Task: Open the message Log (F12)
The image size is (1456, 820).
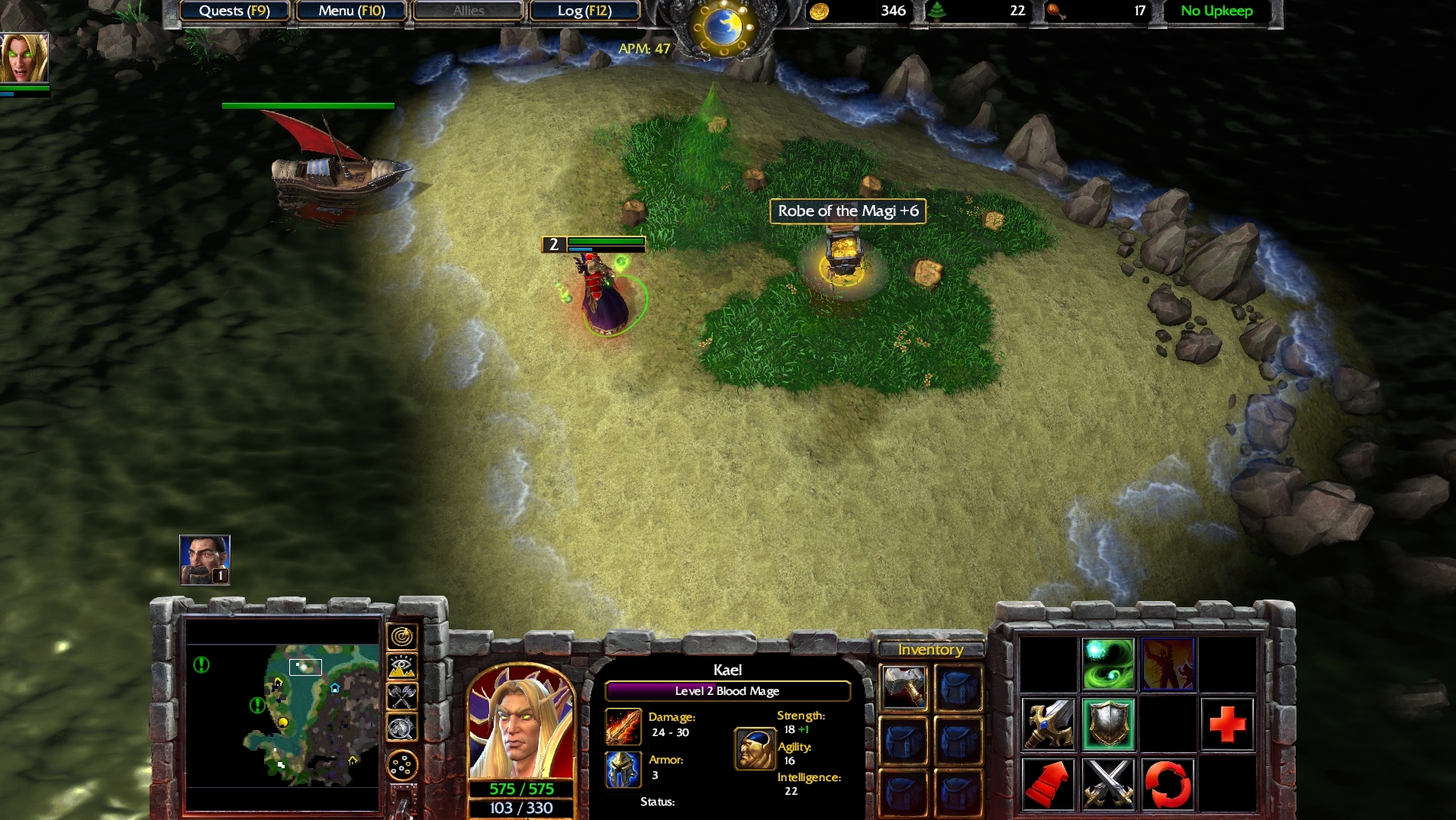Action: point(585,11)
